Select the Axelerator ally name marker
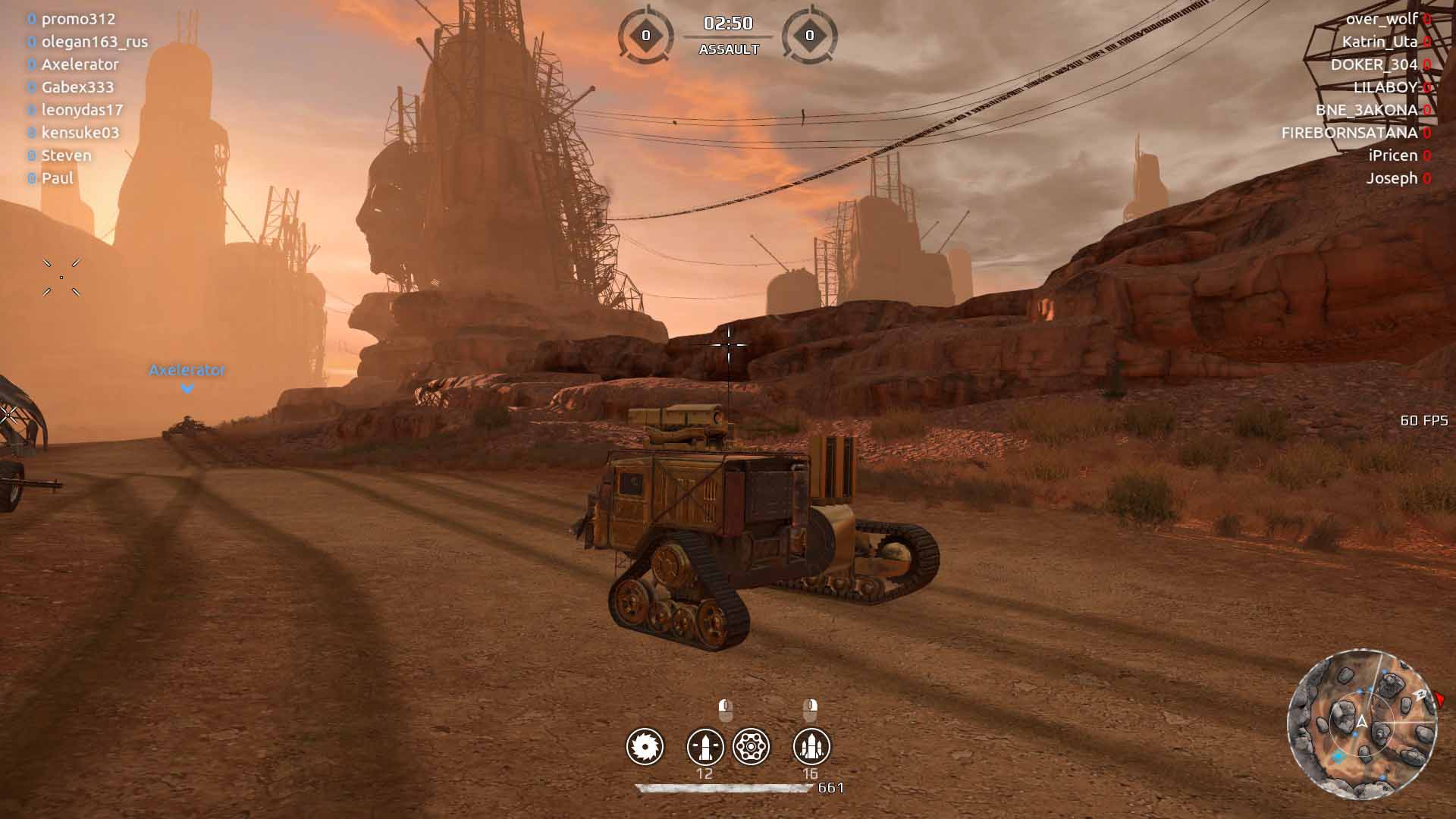The image size is (1456, 819). tap(187, 370)
